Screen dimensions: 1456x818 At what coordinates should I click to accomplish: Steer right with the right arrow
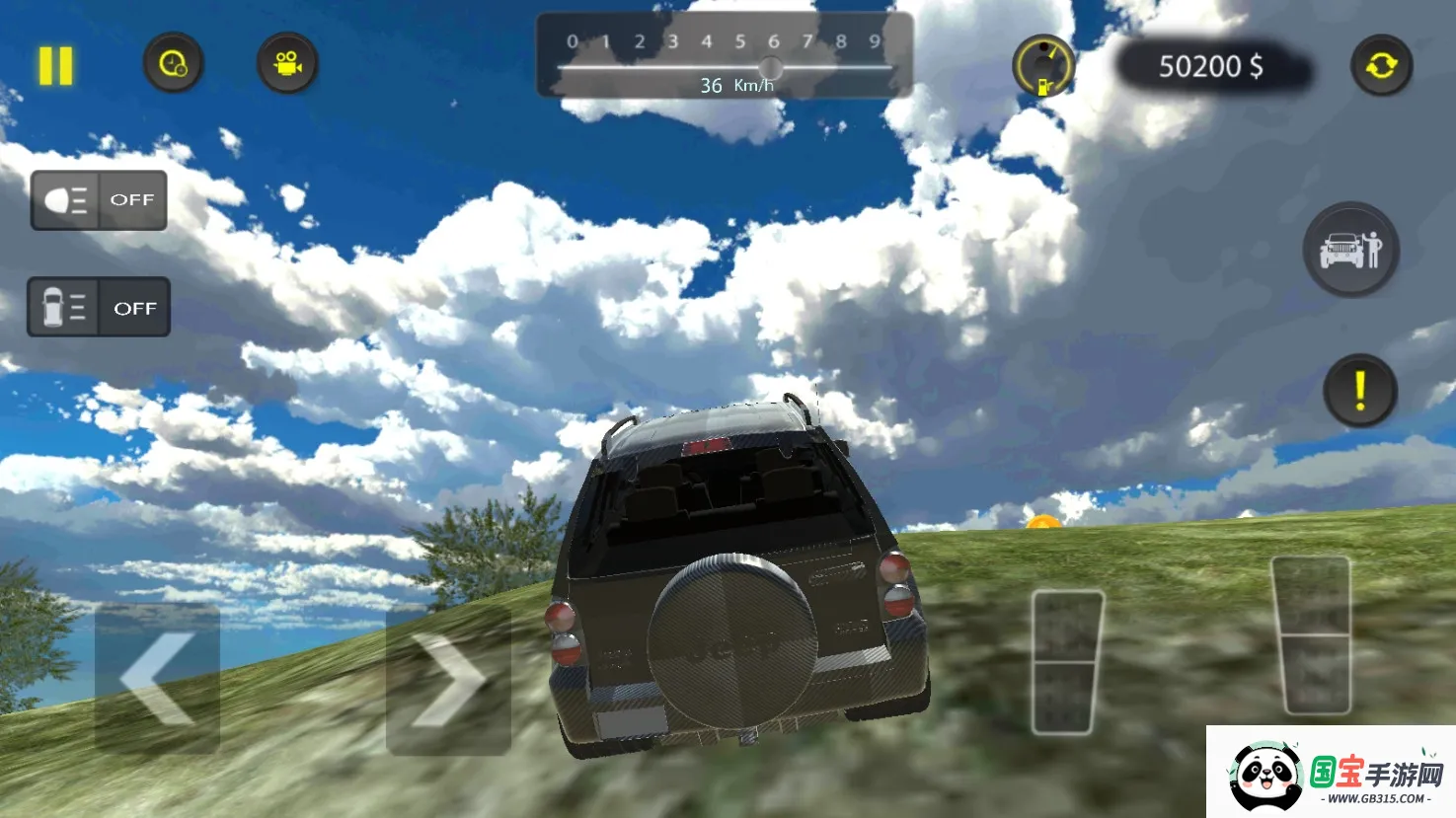click(448, 680)
